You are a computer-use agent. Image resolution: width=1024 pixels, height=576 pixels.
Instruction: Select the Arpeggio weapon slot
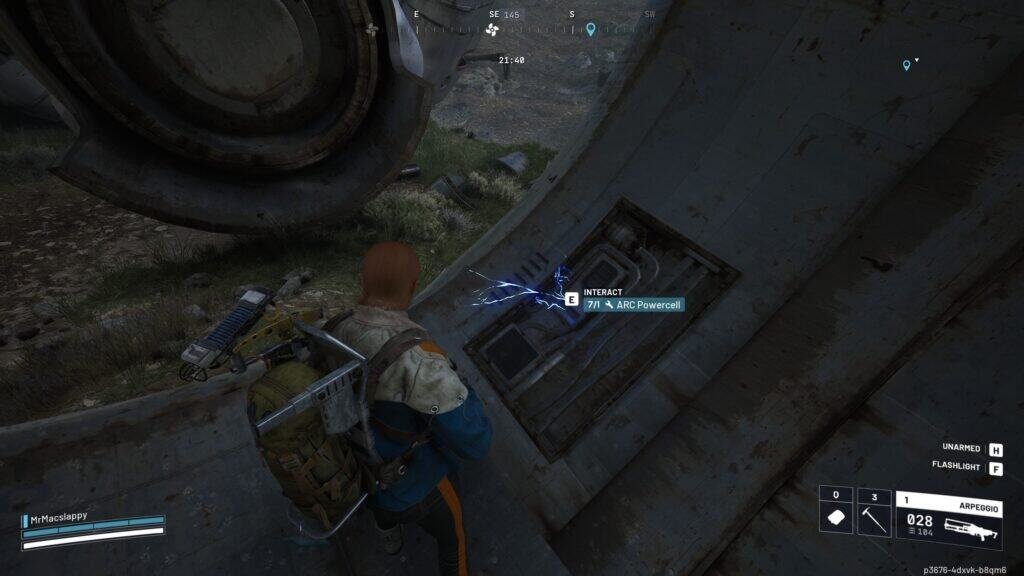coord(949,519)
